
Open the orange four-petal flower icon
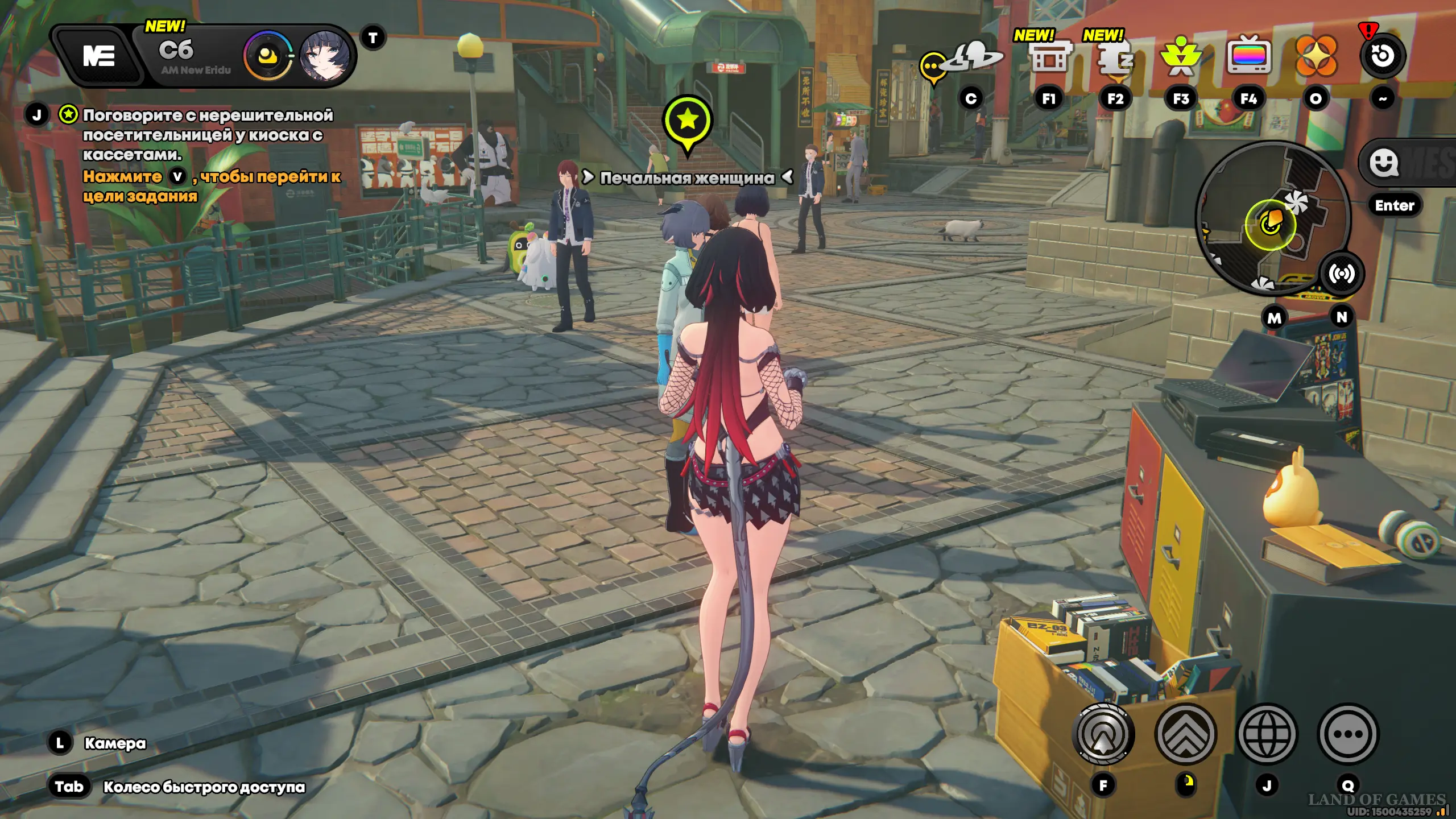[x=1316, y=56]
